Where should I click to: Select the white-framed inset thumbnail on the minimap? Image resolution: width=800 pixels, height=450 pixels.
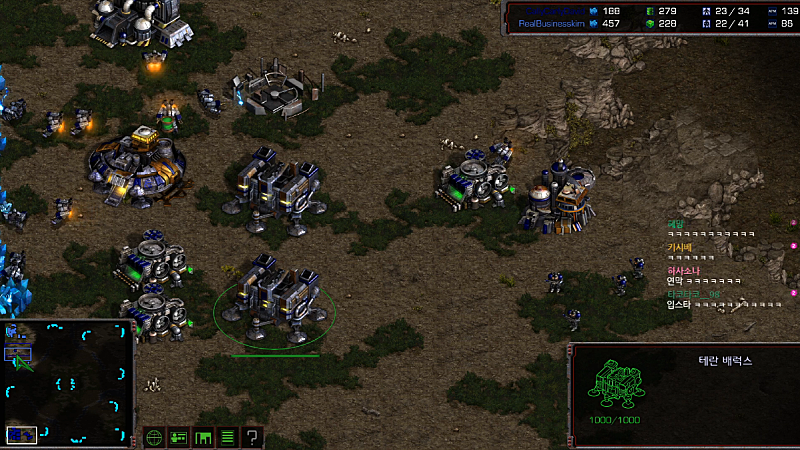[x=22, y=434]
